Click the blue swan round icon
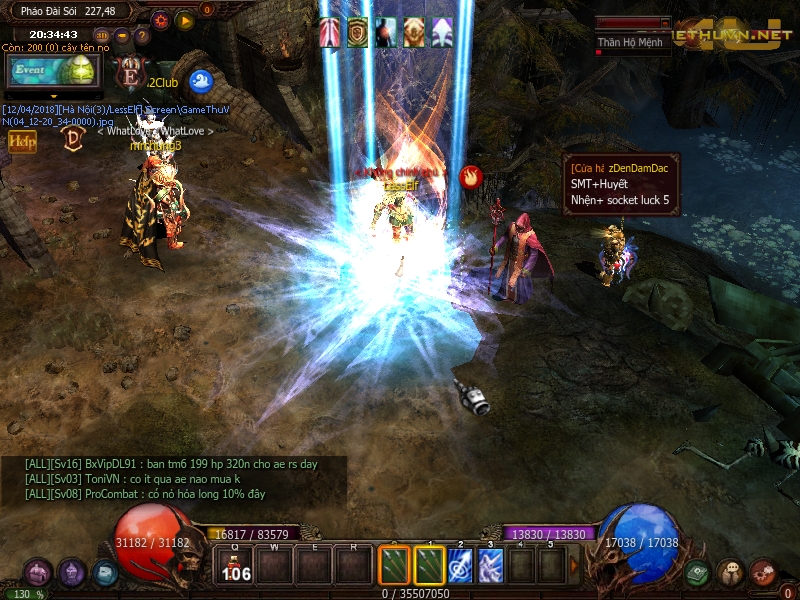The image size is (800, 600). tap(200, 81)
